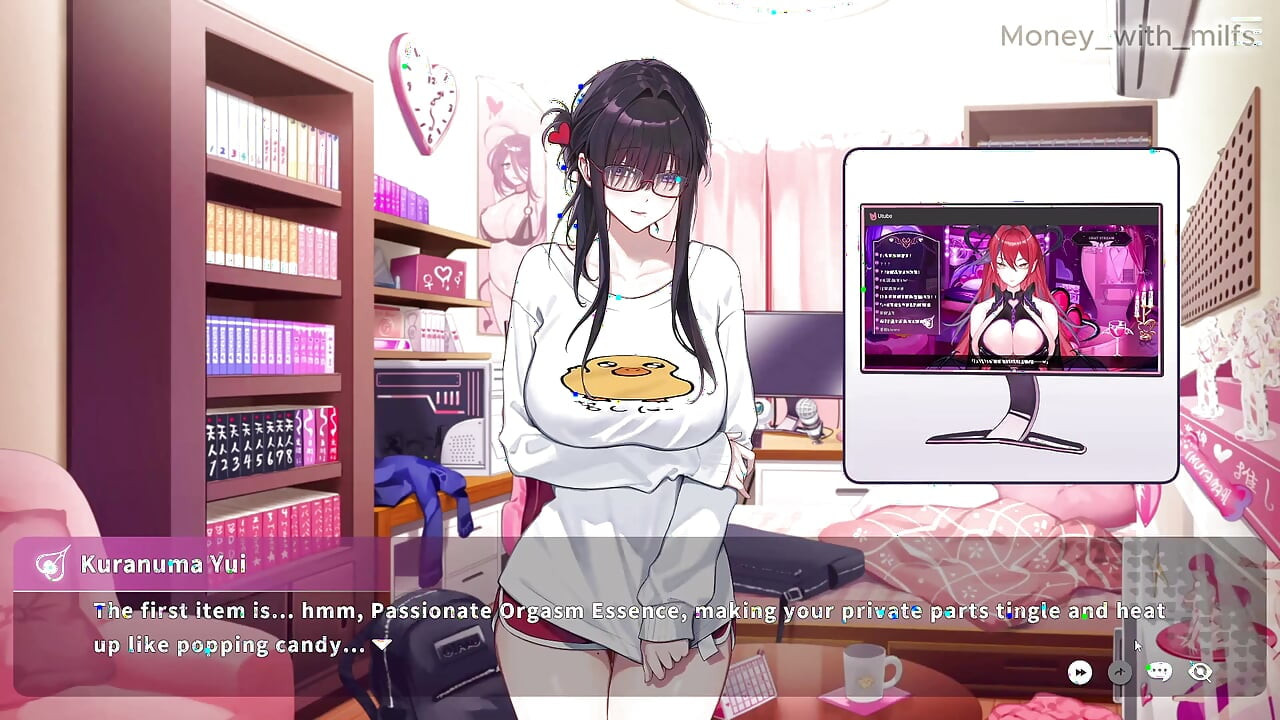This screenshot has width=1280, height=720.
Task: Click the dialogue box to continue
Action: 600,625
